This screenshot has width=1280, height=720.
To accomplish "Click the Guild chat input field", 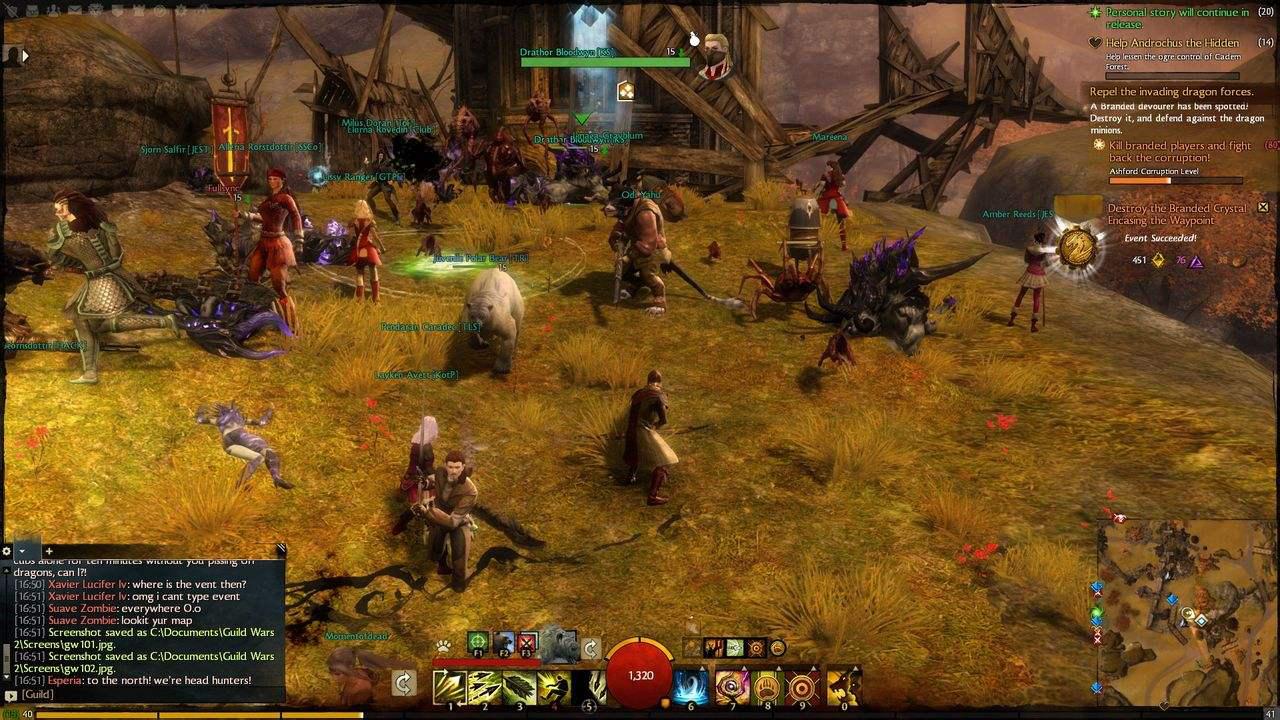I will coord(150,694).
